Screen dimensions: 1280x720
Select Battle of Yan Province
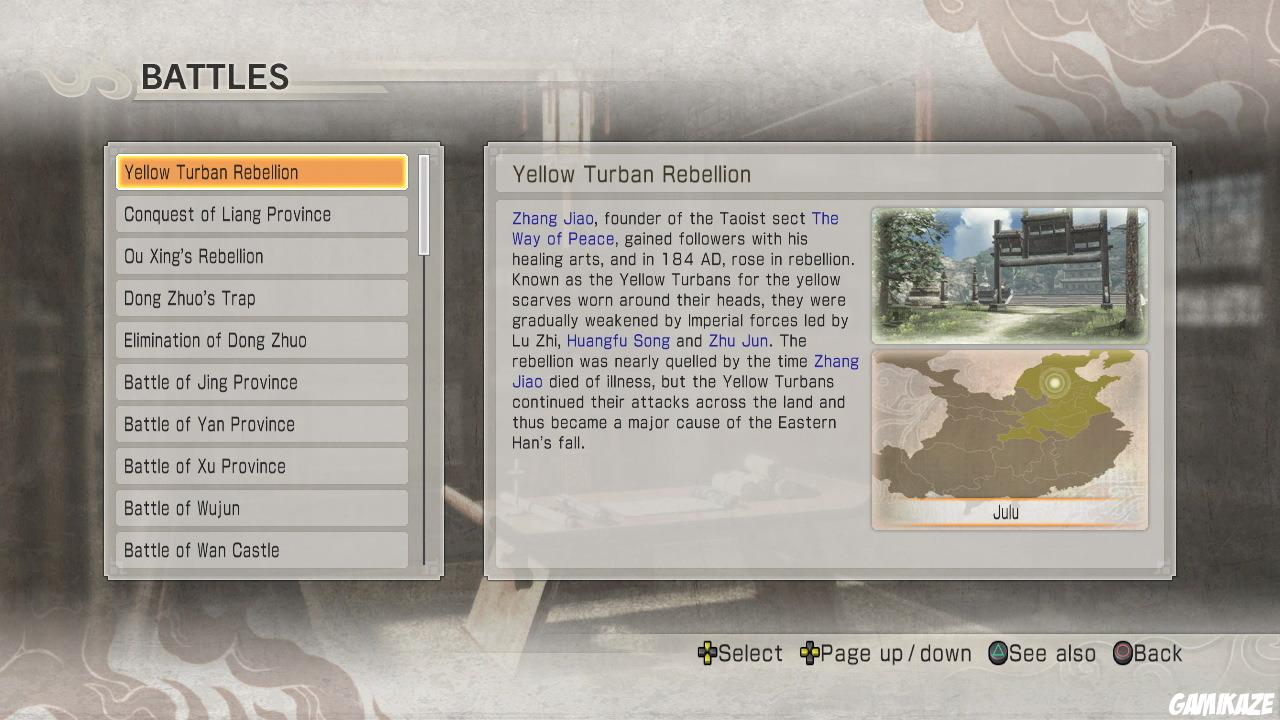click(x=261, y=424)
